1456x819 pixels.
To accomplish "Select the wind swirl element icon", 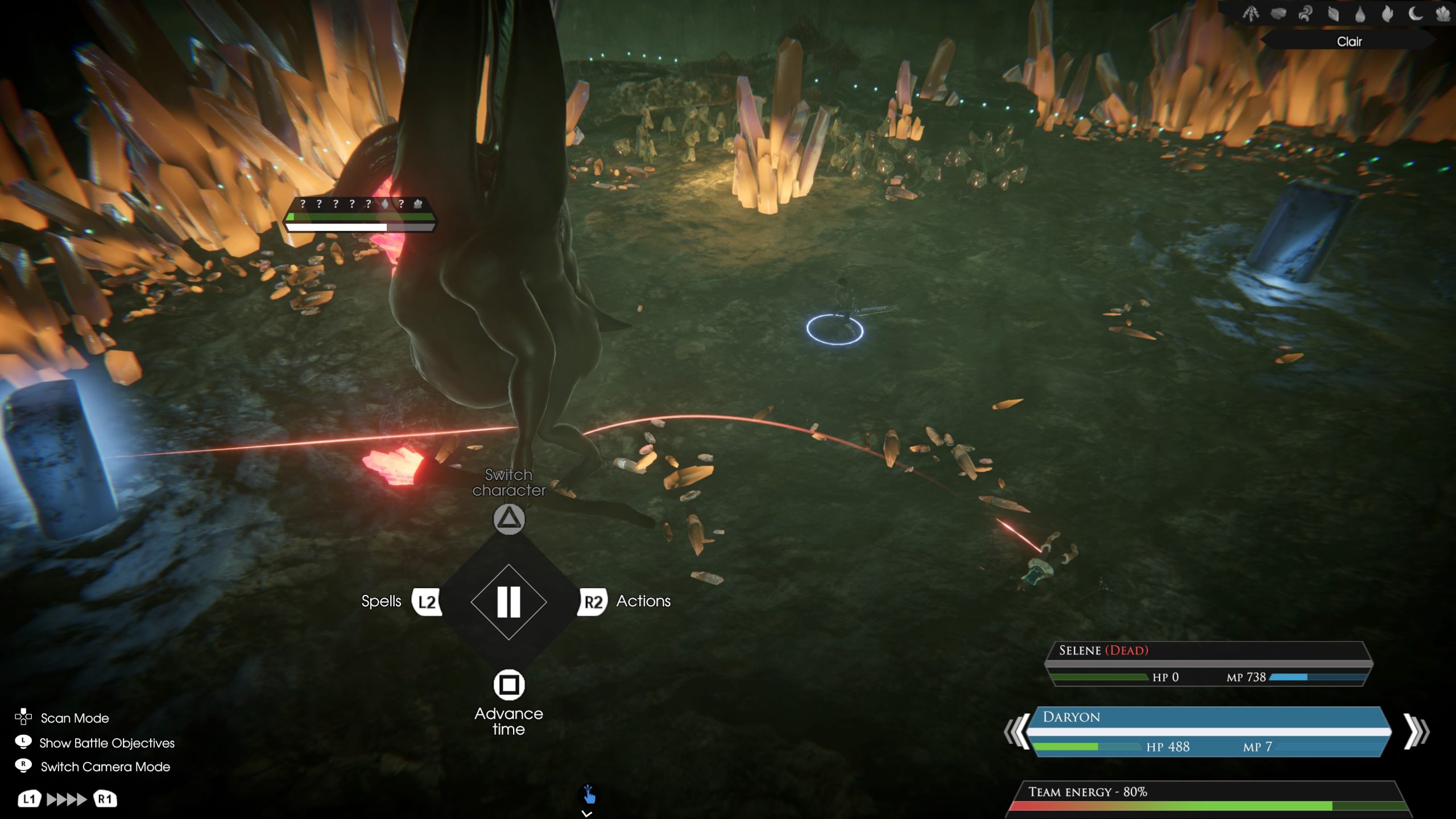I will pyautogui.click(x=1305, y=14).
